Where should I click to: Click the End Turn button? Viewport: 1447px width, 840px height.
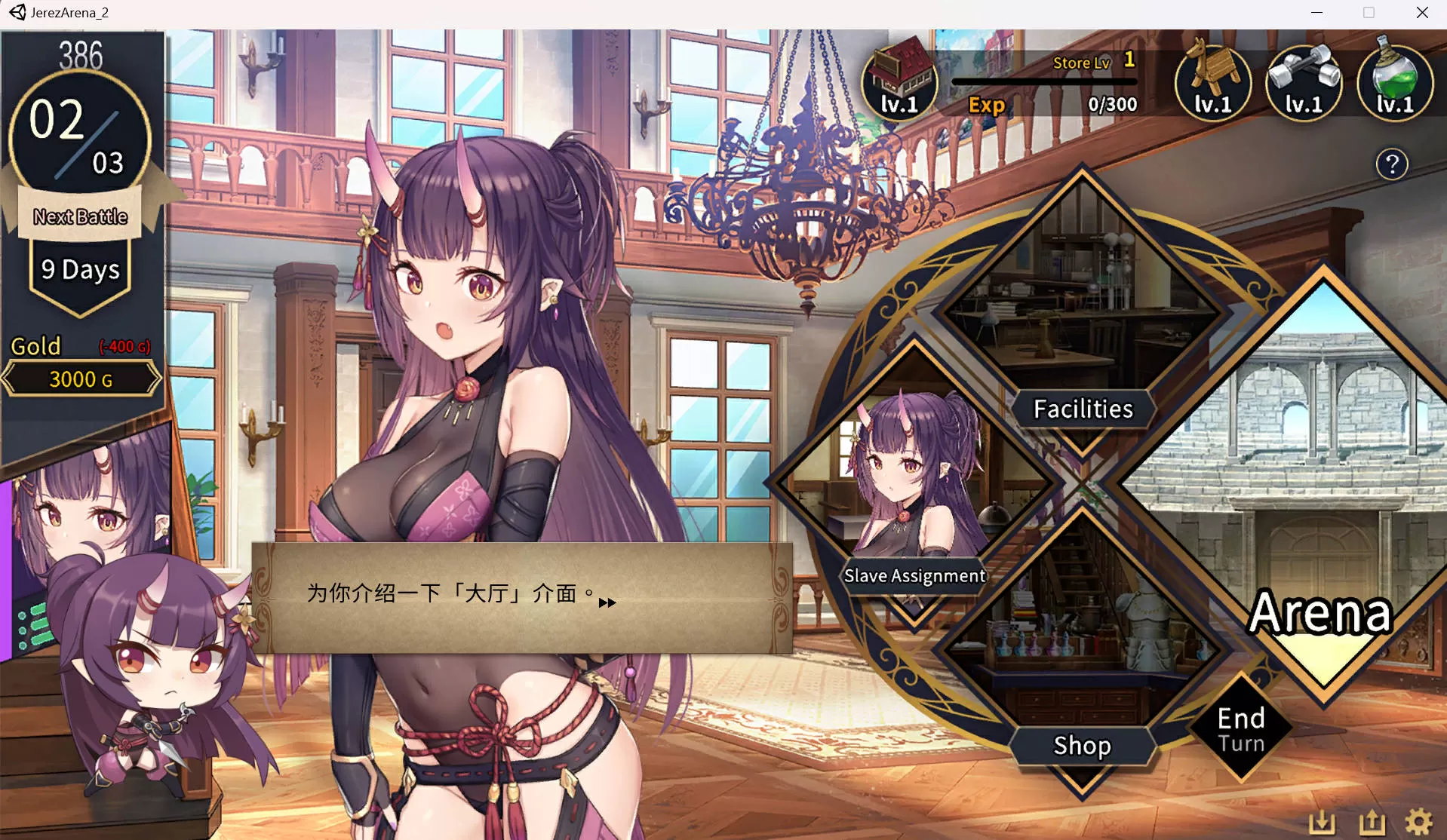pos(1241,729)
